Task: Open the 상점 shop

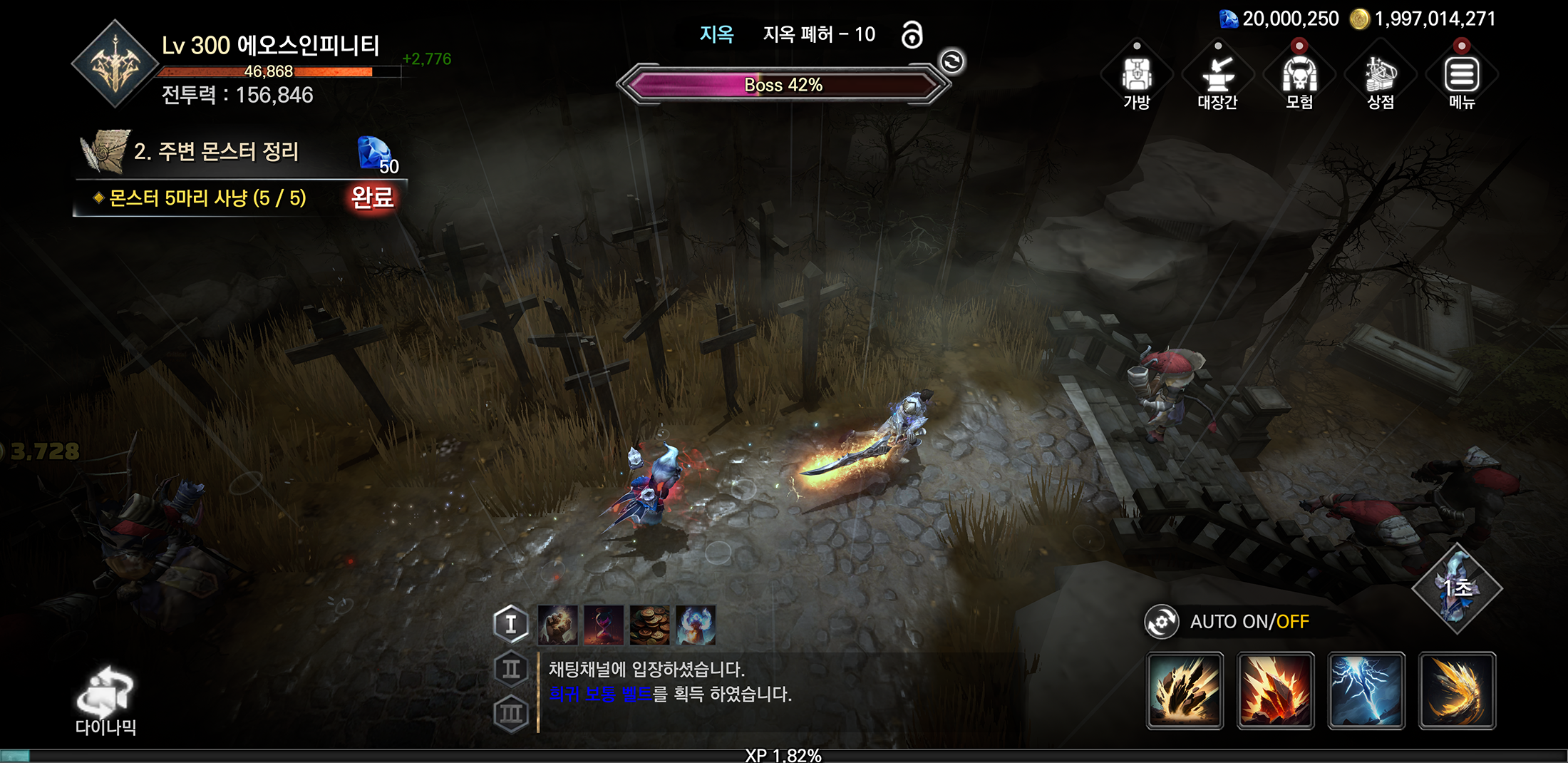Action: point(1381,78)
